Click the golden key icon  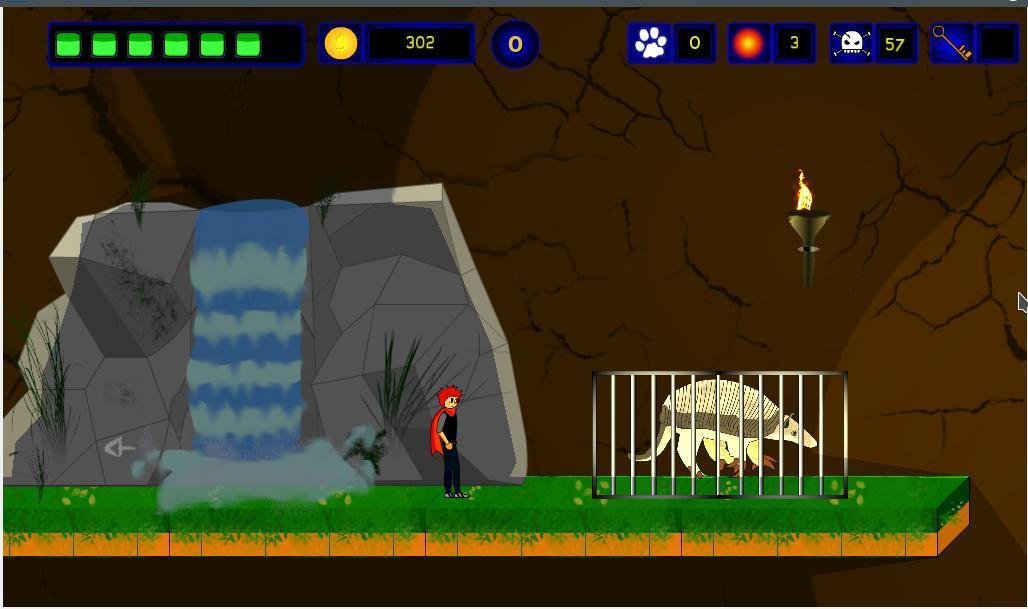[951, 43]
